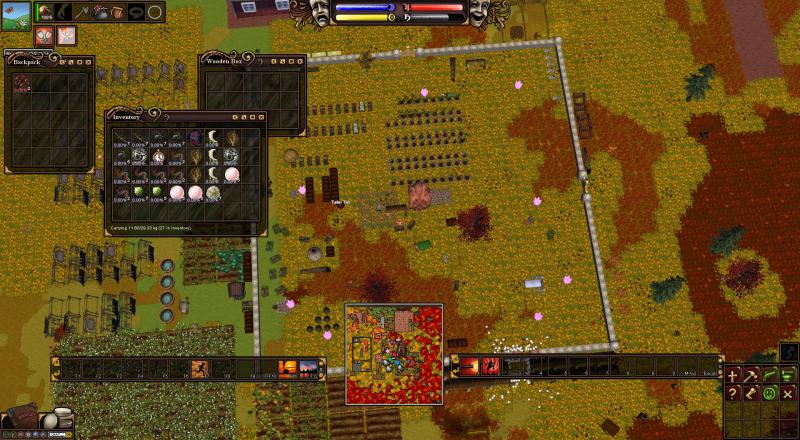Screen dimensions: 800x440
Task: Click the green smiley face menu button
Action: pyautogui.click(x=770, y=393)
